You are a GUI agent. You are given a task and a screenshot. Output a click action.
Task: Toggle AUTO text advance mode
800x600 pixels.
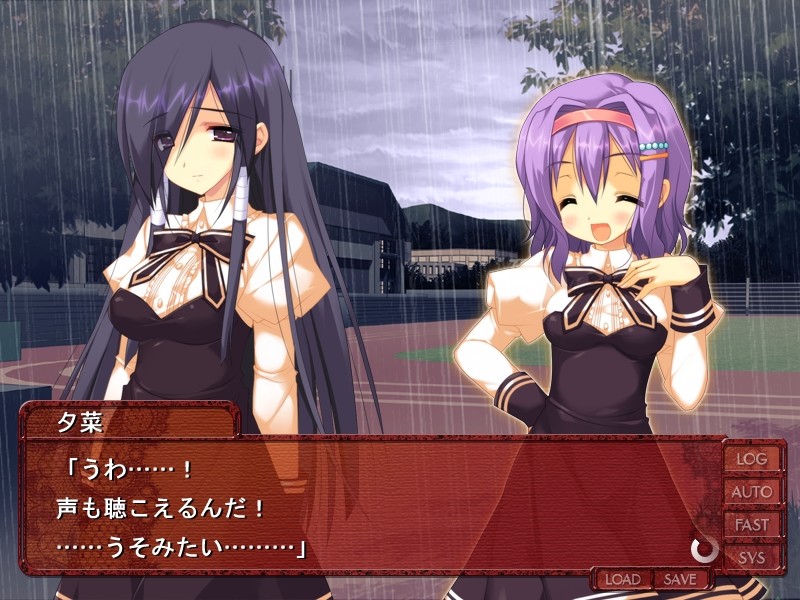point(752,491)
